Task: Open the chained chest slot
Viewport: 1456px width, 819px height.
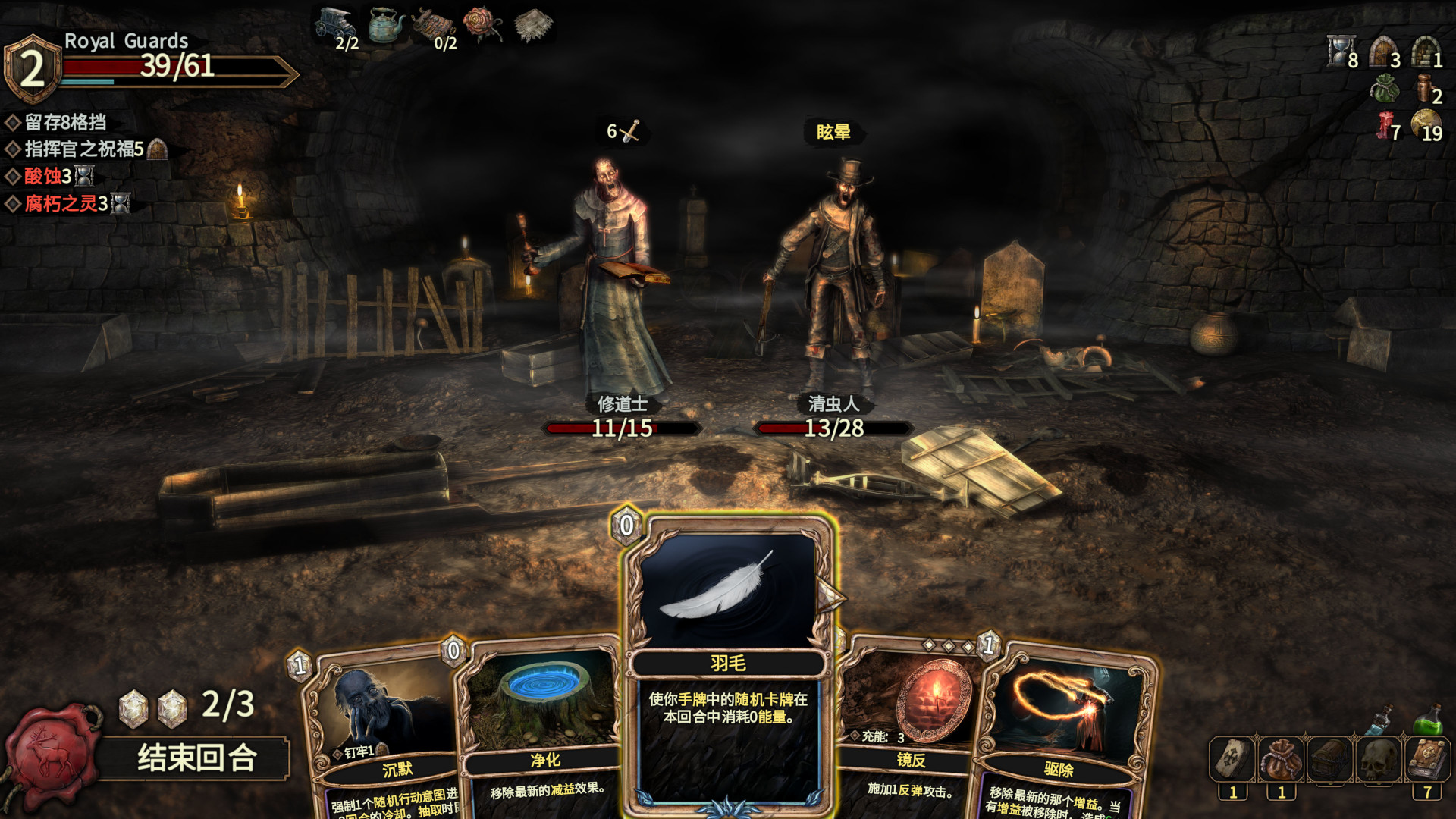Action: [x=1329, y=759]
